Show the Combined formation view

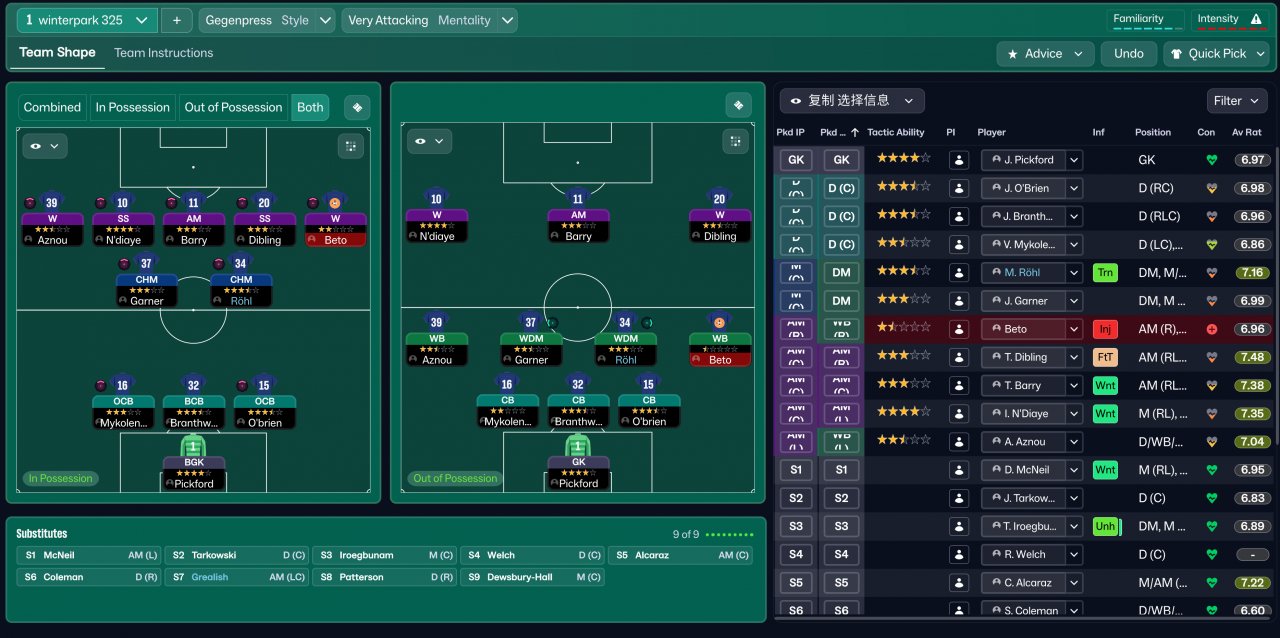tap(52, 108)
